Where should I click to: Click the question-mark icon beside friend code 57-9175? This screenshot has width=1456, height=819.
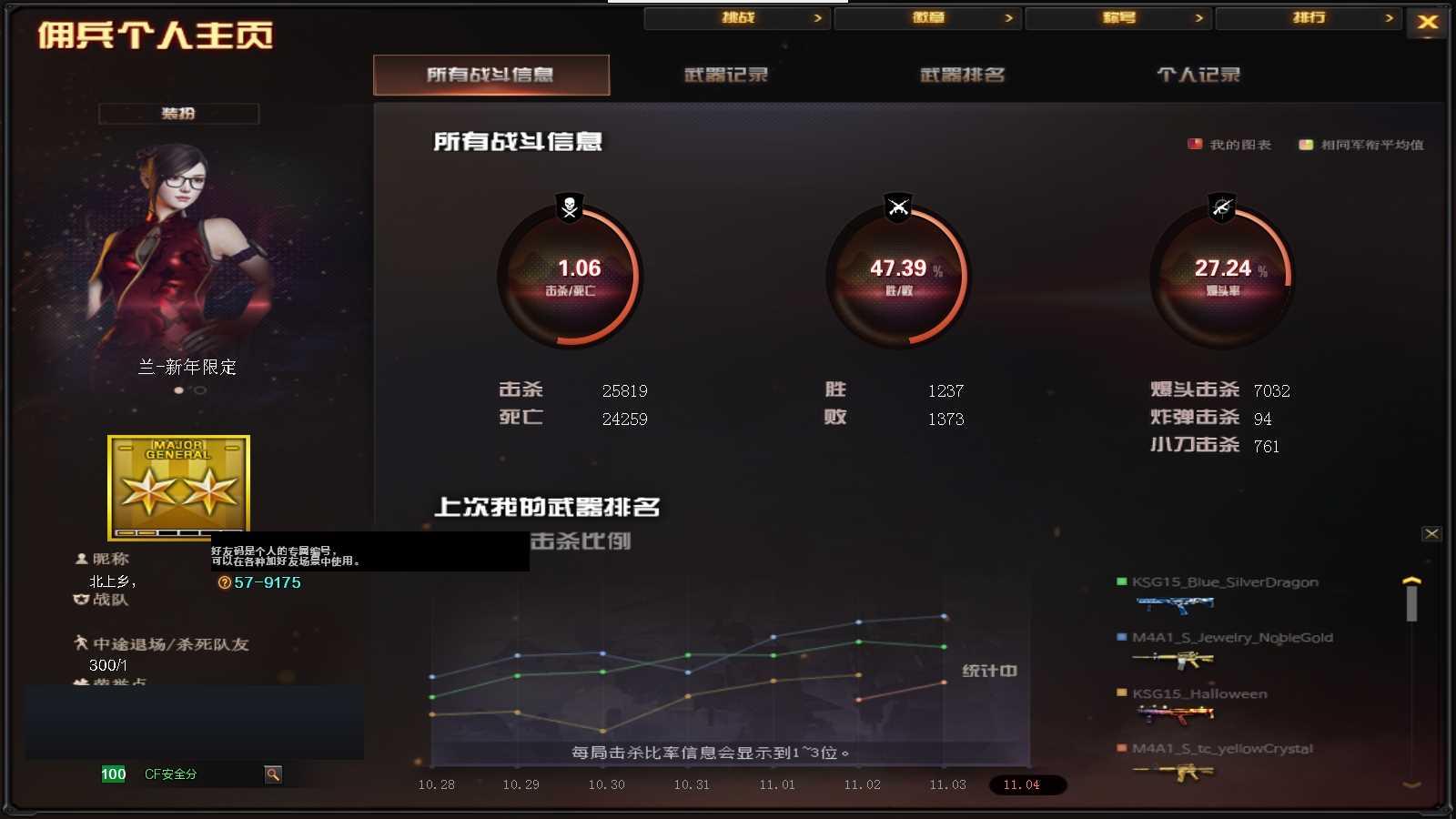pyautogui.click(x=226, y=582)
